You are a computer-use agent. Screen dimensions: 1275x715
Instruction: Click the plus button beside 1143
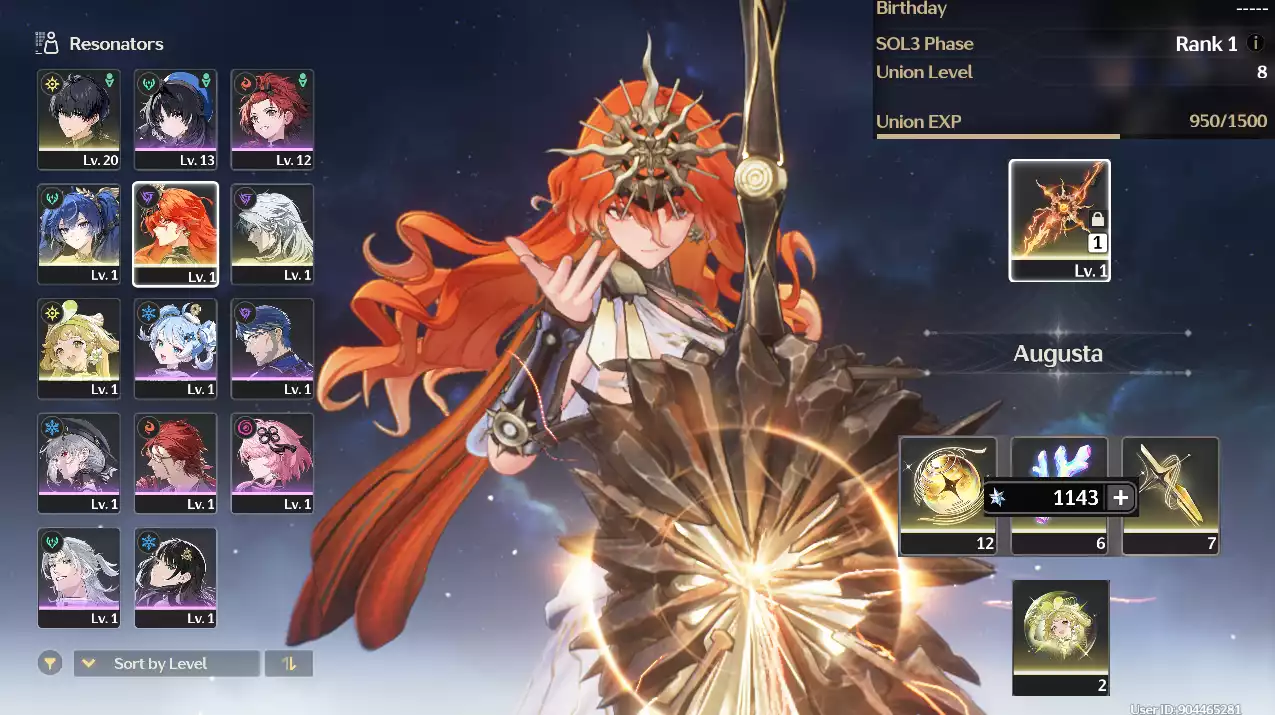(x=1121, y=498)
